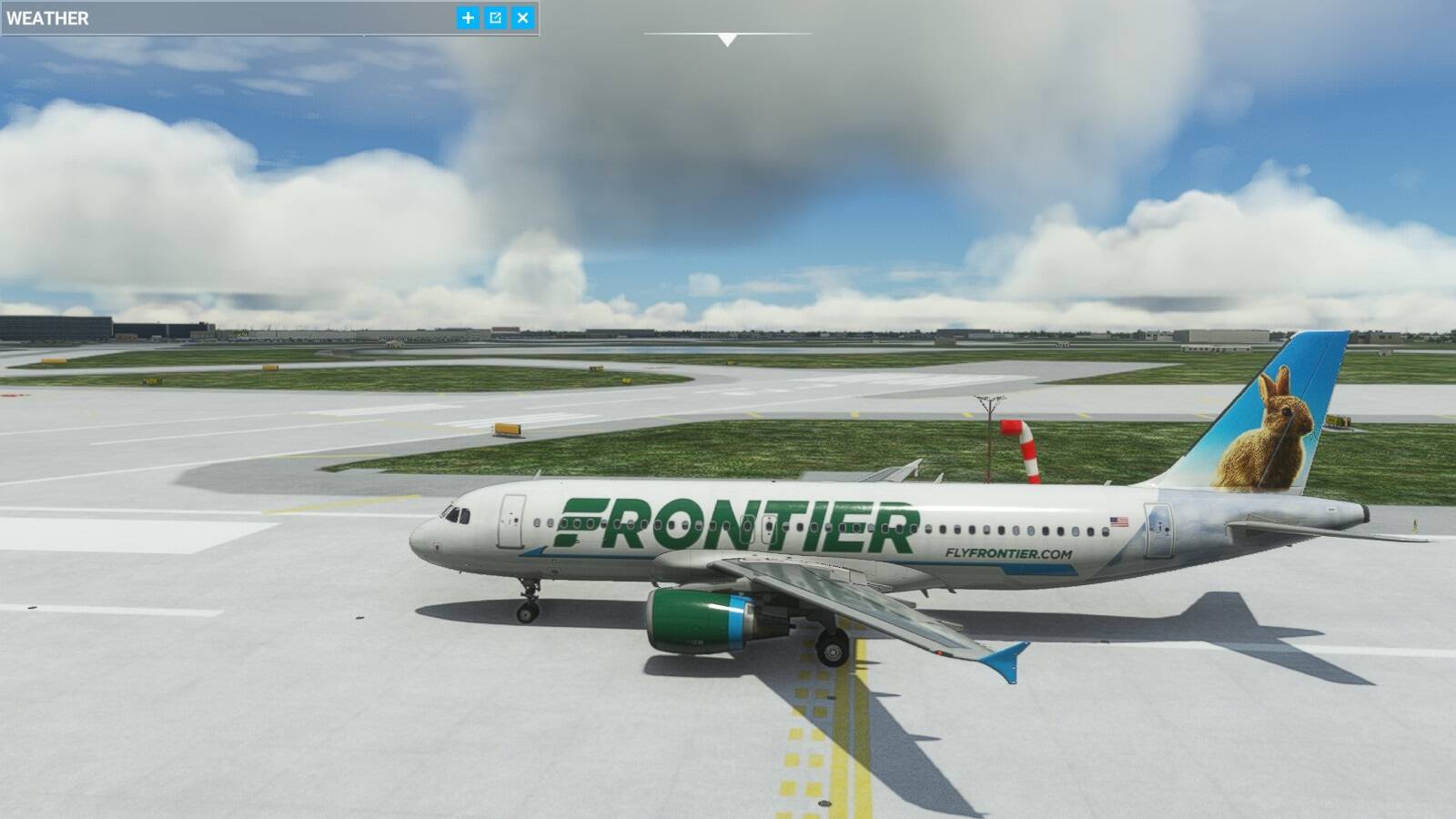Click the red-and-white windsock near the taxiway
This screenshot has height=819, width=1456.
(x=1021, y=446)
